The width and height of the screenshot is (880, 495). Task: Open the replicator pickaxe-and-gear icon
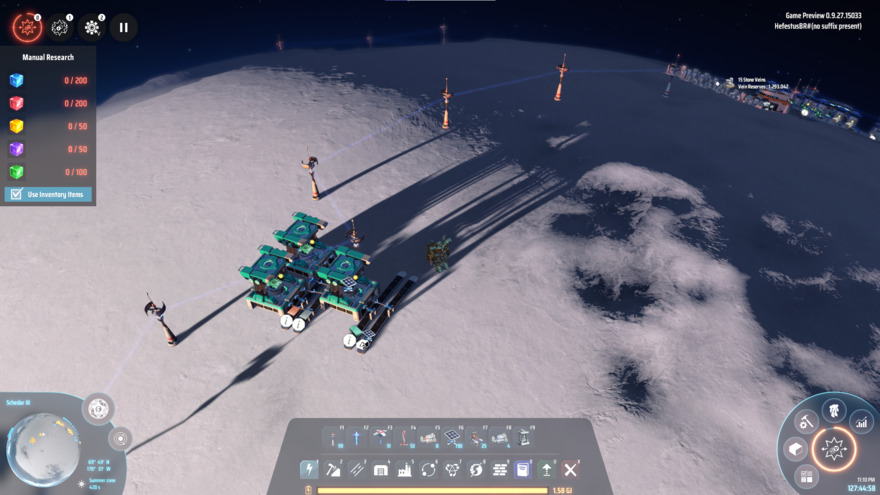[806, 423]
